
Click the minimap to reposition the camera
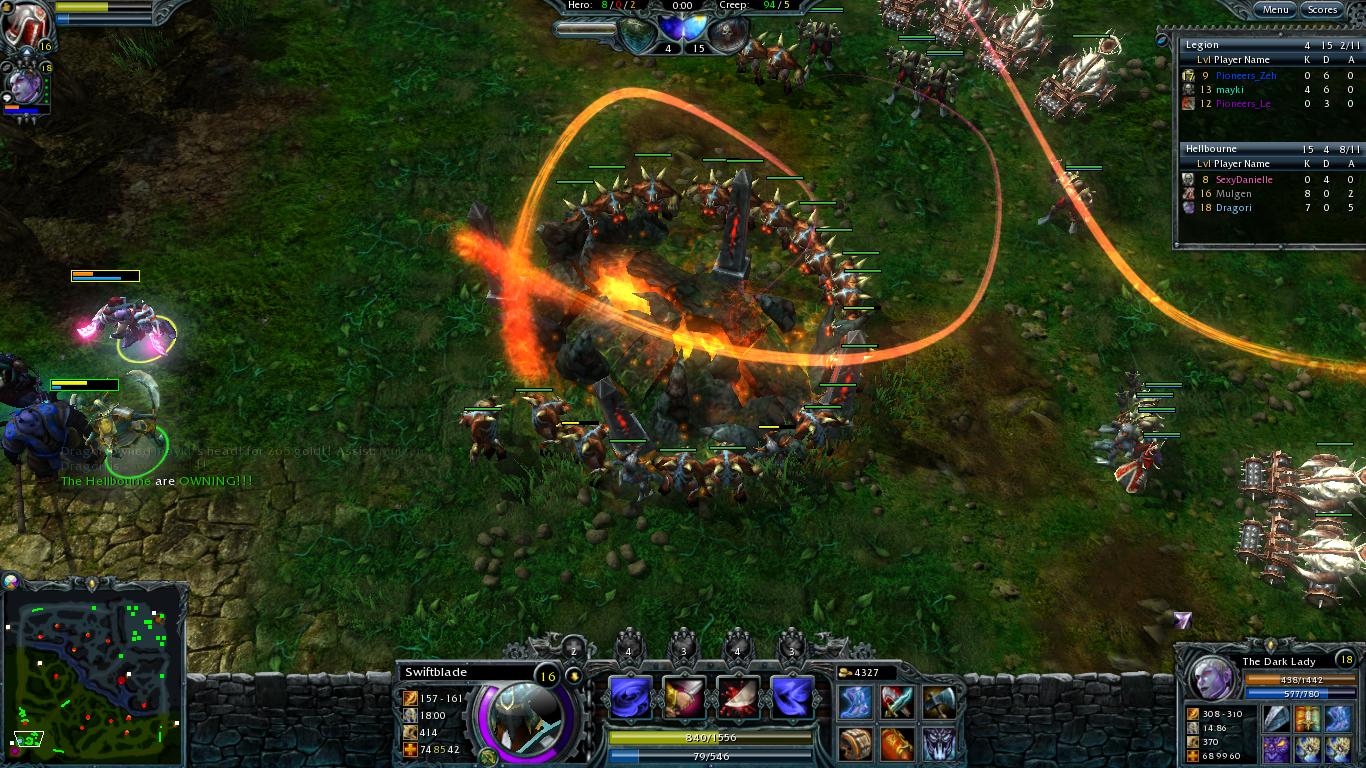(x=95, y=680)
